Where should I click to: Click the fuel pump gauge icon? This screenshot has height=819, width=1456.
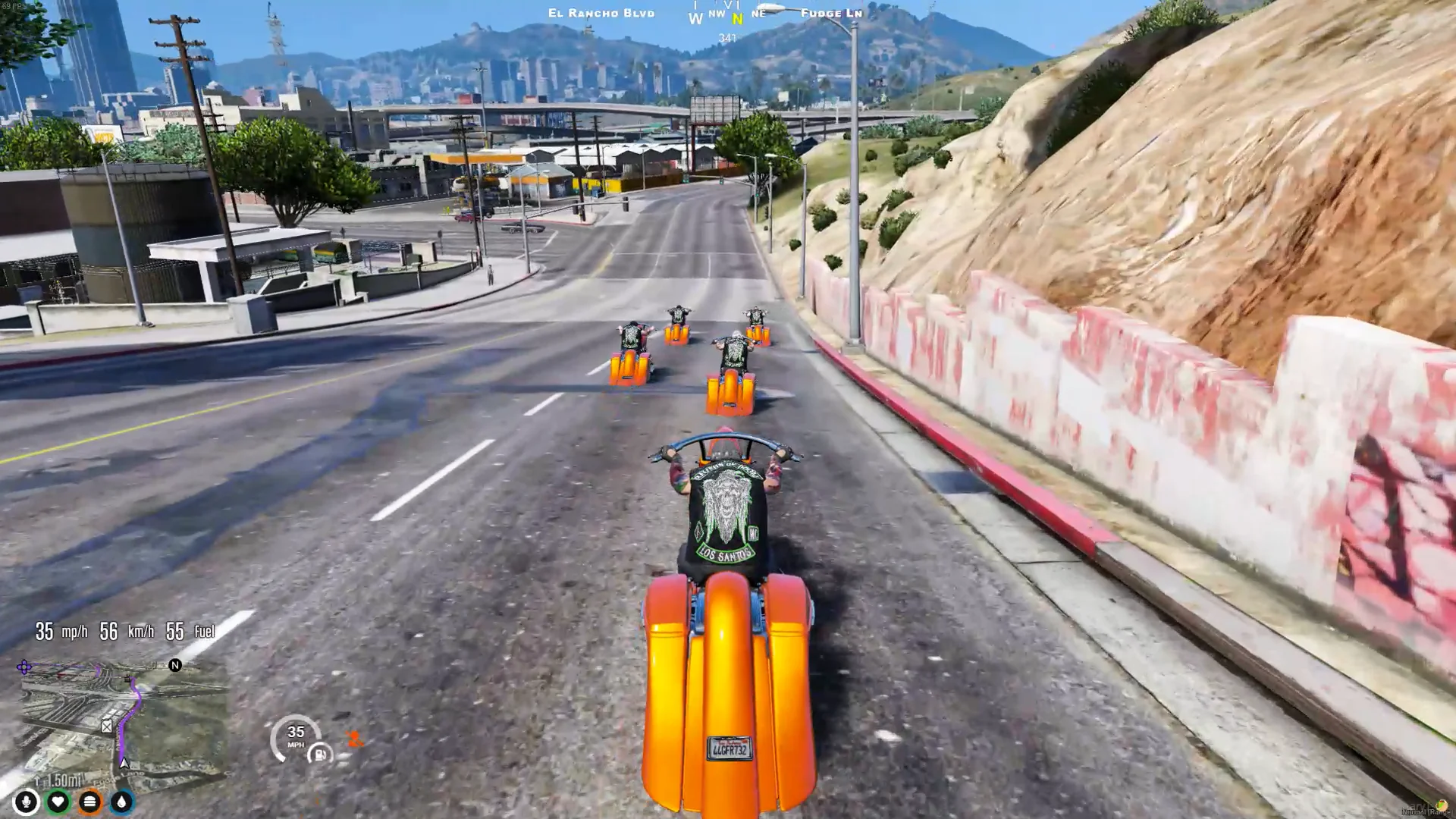pyautogui.click(x=321, y=754)
